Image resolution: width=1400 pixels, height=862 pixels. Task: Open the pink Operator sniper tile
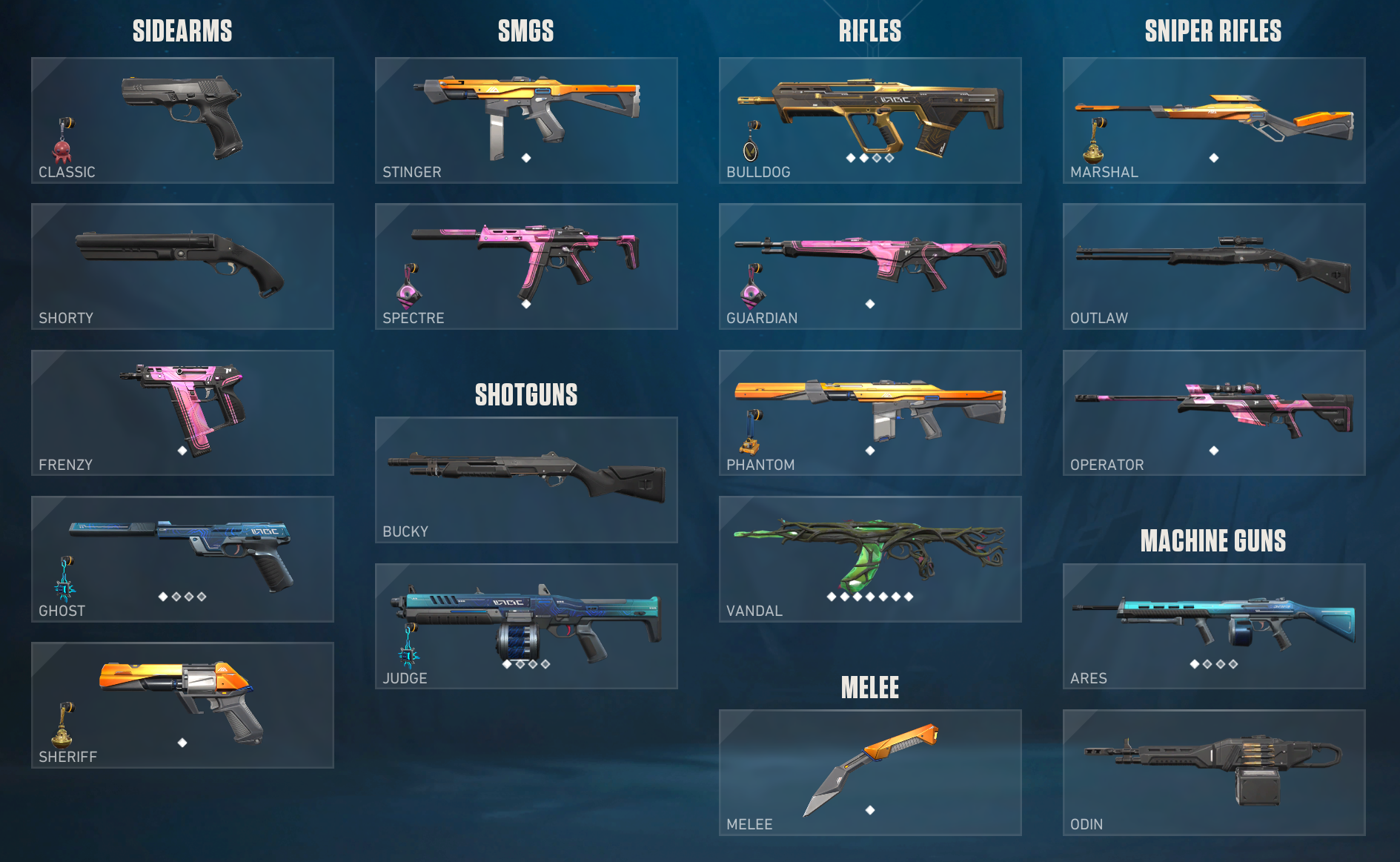click(x=1214, y=412)
